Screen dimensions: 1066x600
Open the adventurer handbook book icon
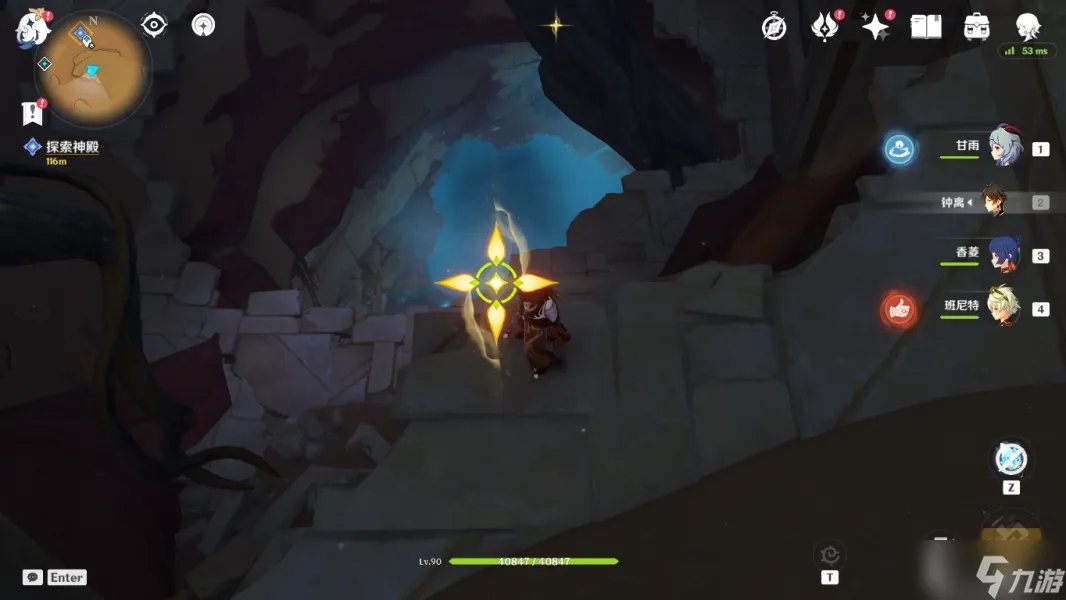click(x=926, y=27)
